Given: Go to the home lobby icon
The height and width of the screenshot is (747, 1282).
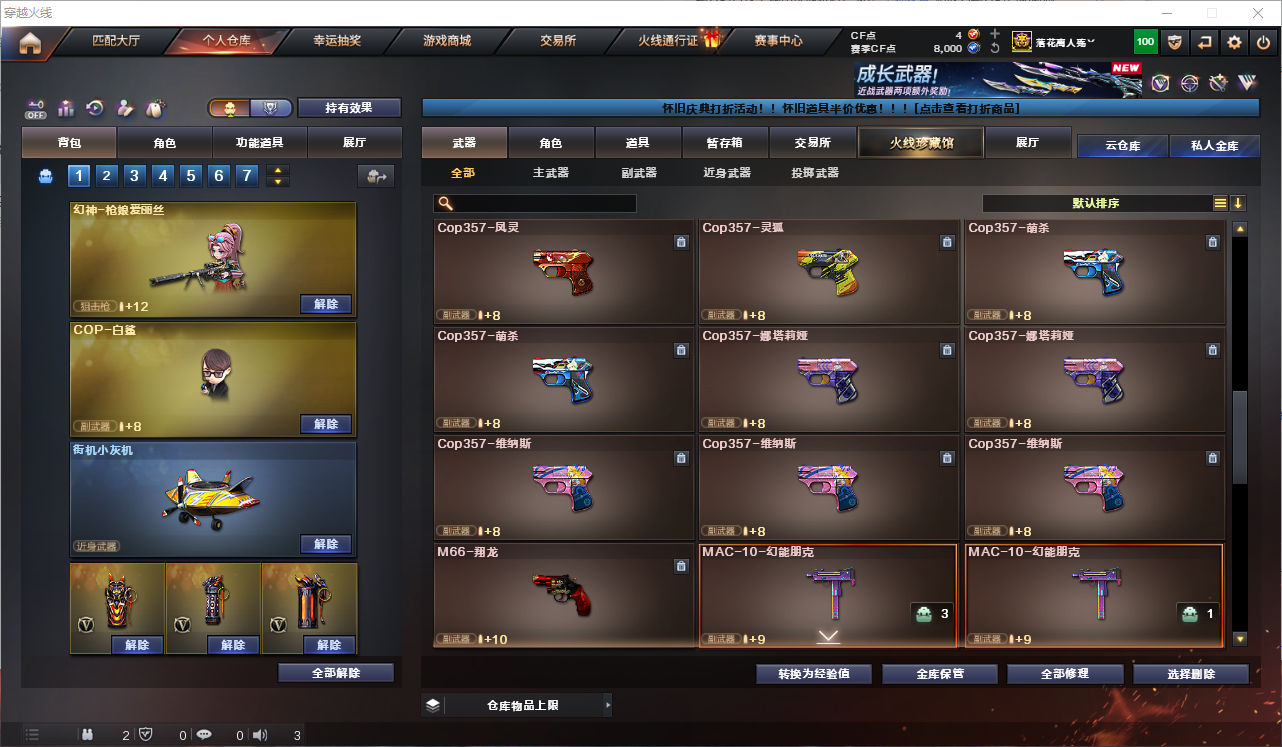Looking at the screenshot, I should coord(30,42).
